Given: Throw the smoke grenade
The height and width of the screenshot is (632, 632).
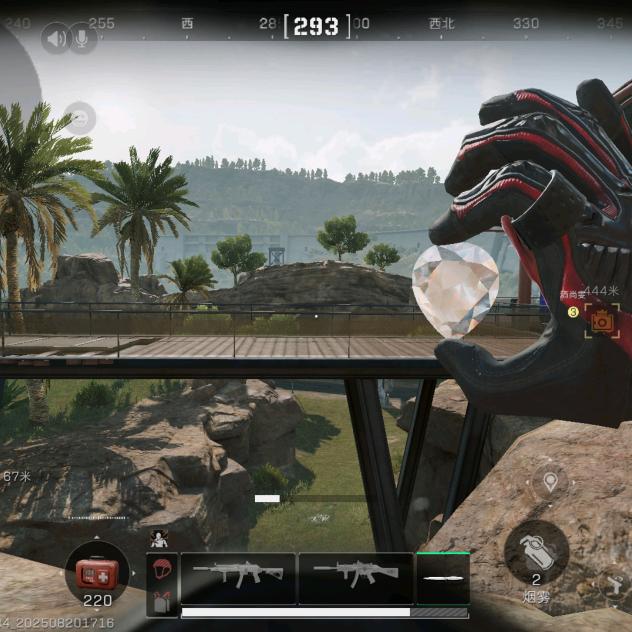Looking at the screenshot, I should pyautogui.click(x=536, y=549).
